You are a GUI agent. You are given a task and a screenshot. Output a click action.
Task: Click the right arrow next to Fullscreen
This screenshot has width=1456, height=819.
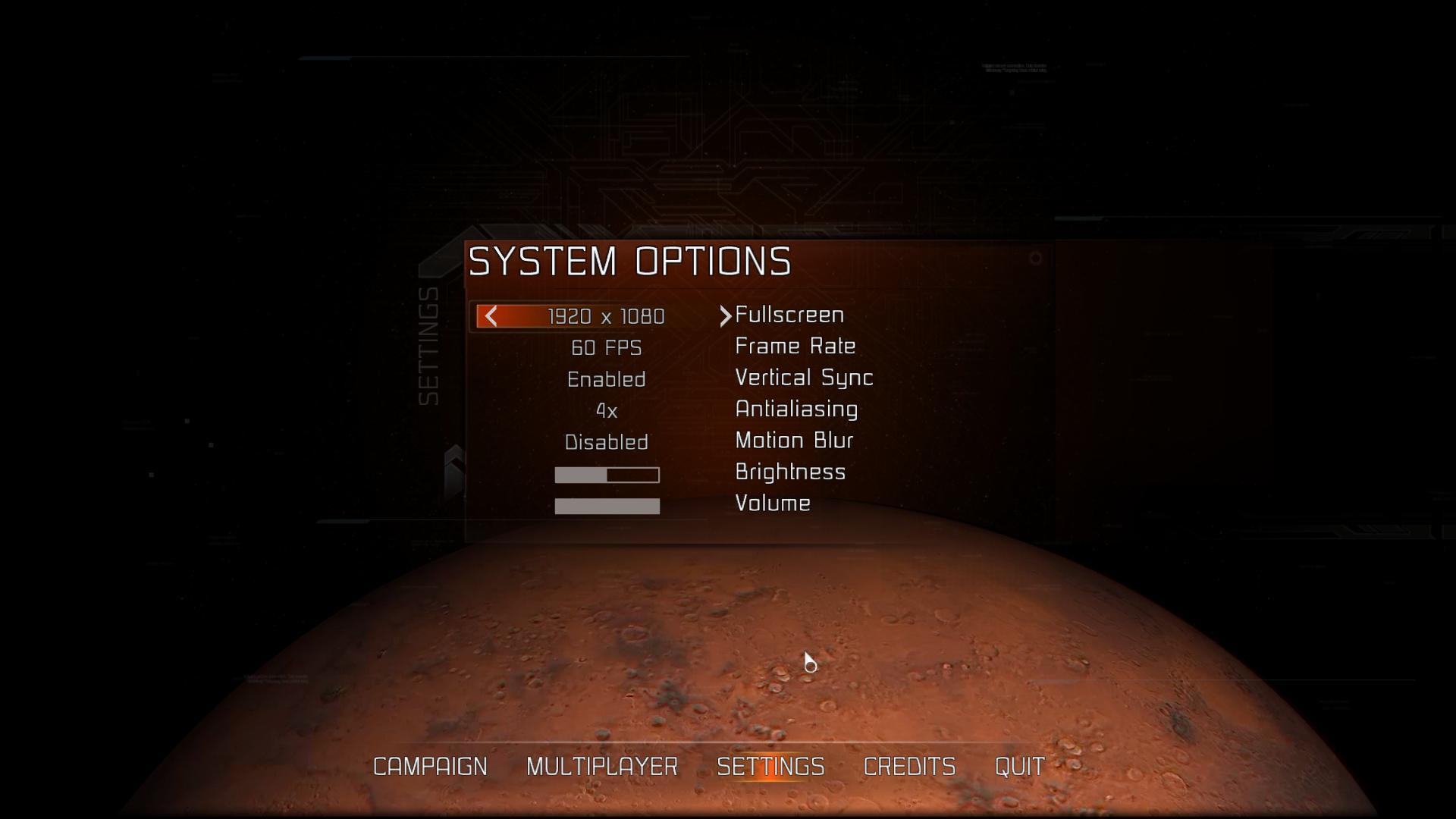click(x=725, y=316)
